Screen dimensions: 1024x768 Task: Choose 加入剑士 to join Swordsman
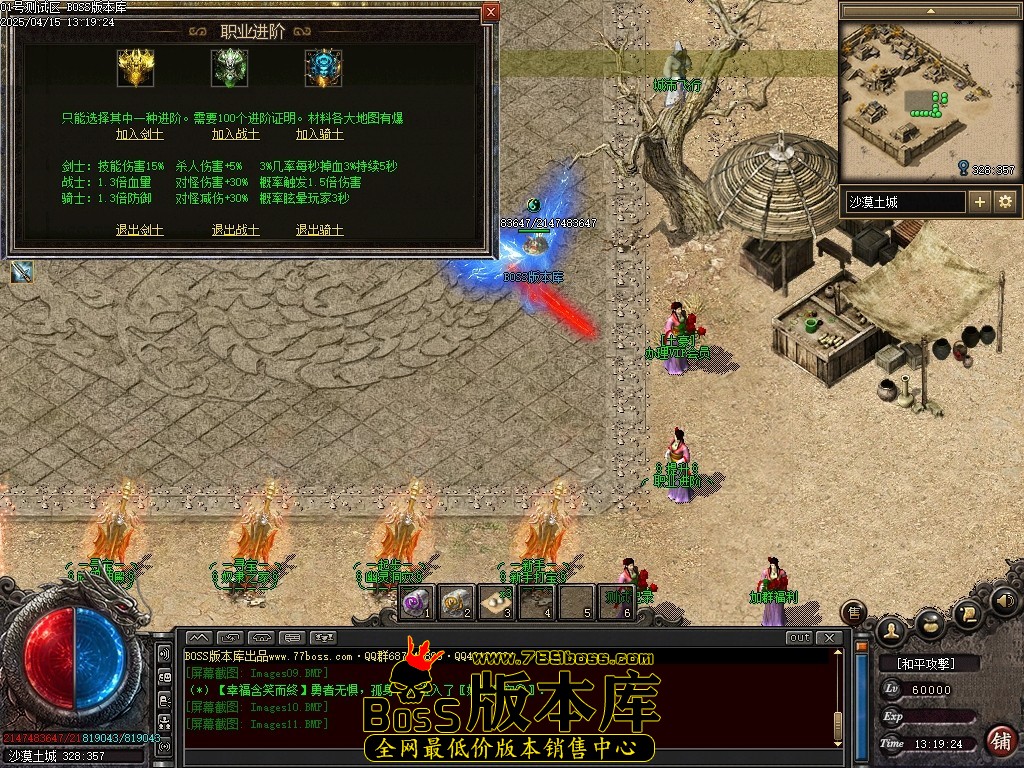tap(140, 134)
